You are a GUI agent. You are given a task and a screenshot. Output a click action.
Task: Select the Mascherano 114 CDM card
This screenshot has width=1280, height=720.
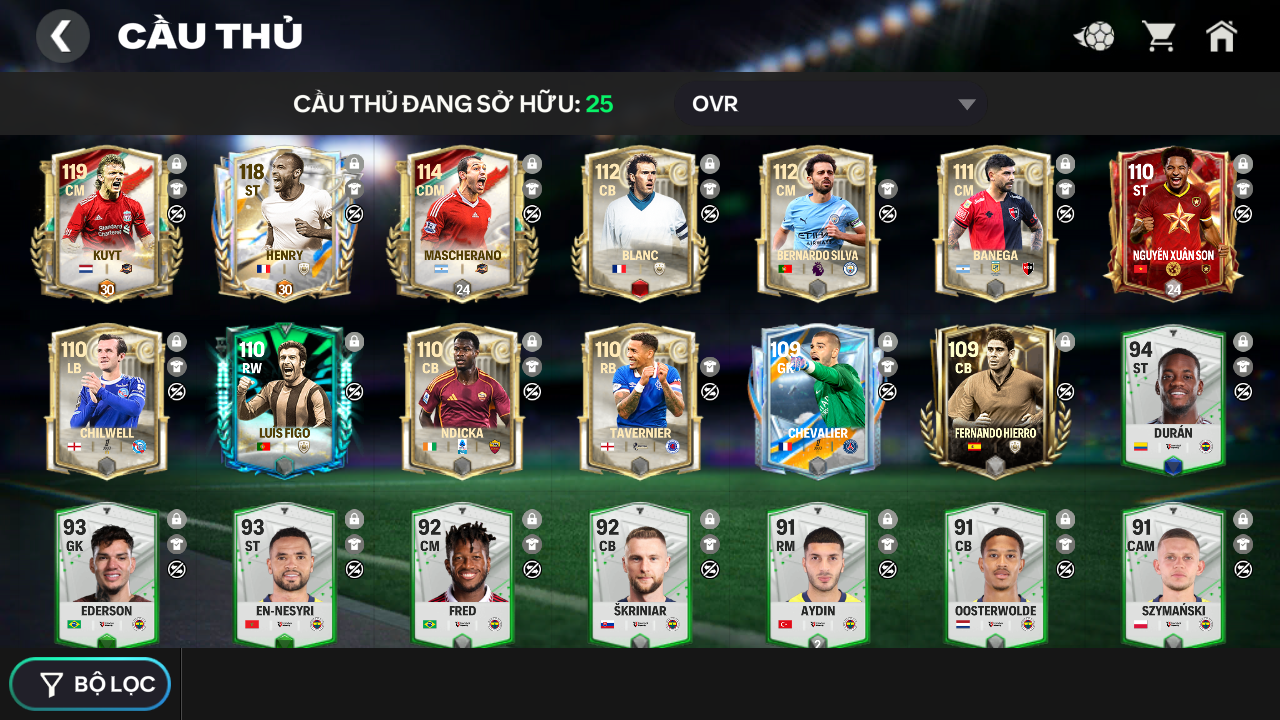click(462, 224)
